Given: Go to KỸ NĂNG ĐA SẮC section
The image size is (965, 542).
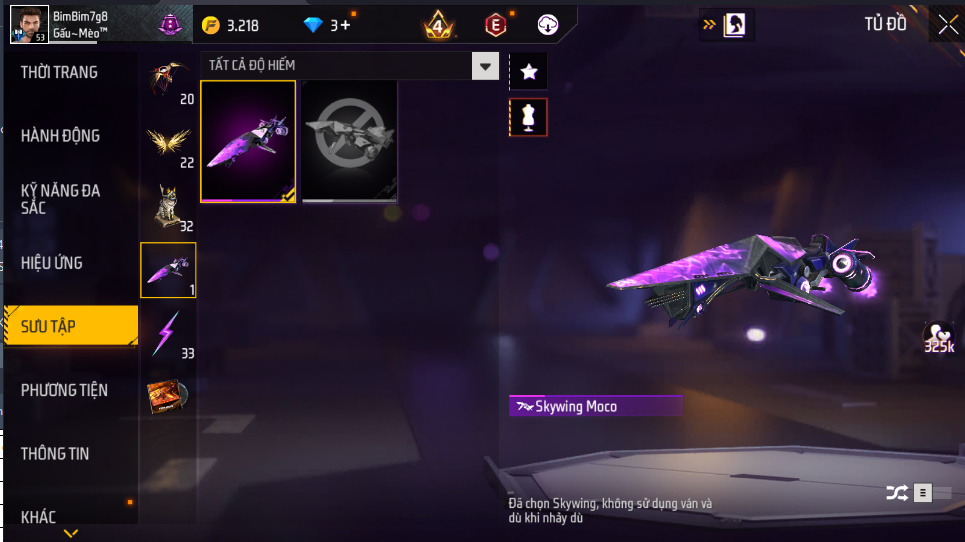Looking at the screenshot, I should (x=61, y=198).
